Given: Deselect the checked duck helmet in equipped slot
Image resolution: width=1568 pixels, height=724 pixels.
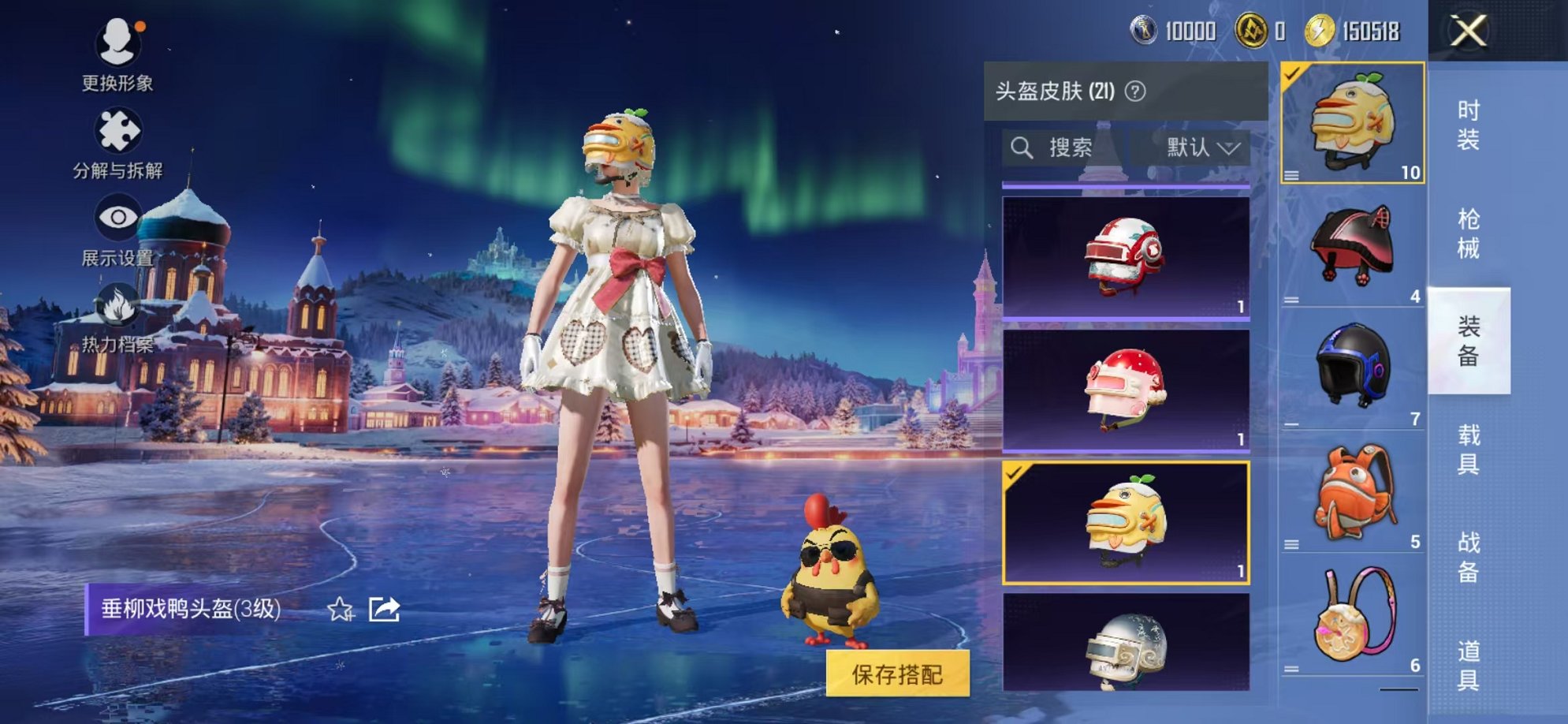Looking at the screenshot, I should 1294,73.
